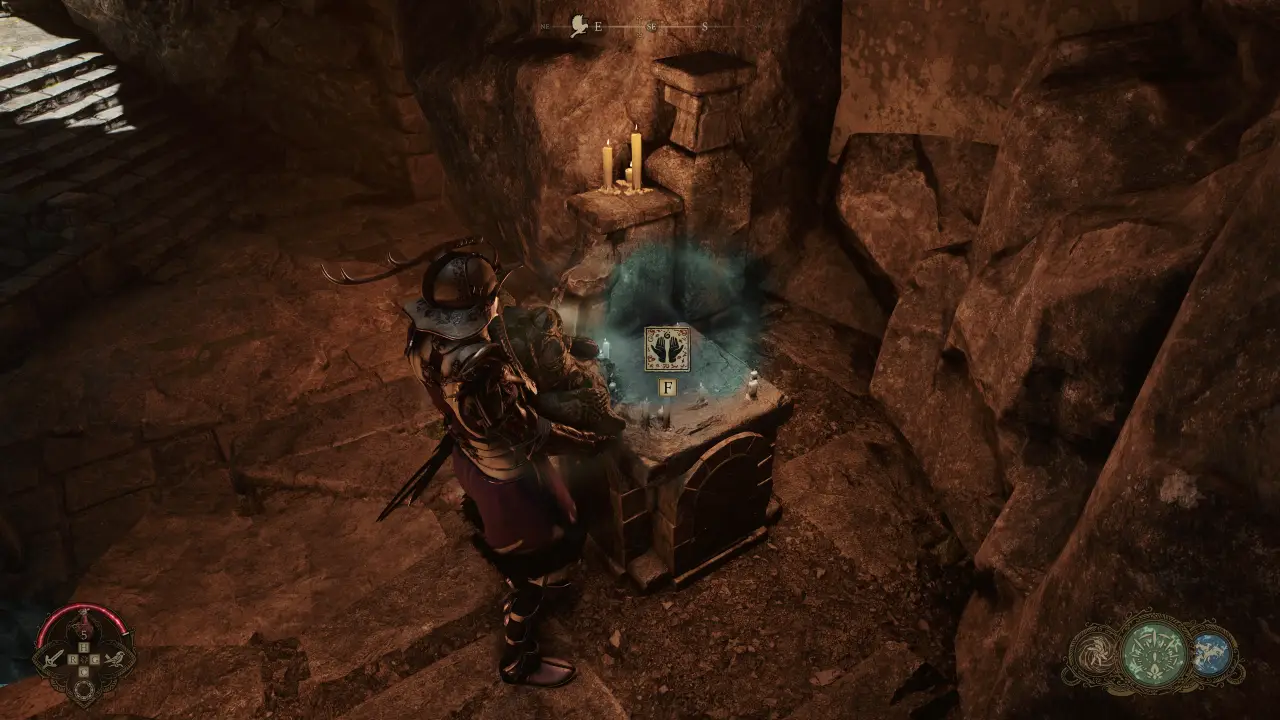
Task: Click the bird marker on the compass
Action: (x=579, y=26)
